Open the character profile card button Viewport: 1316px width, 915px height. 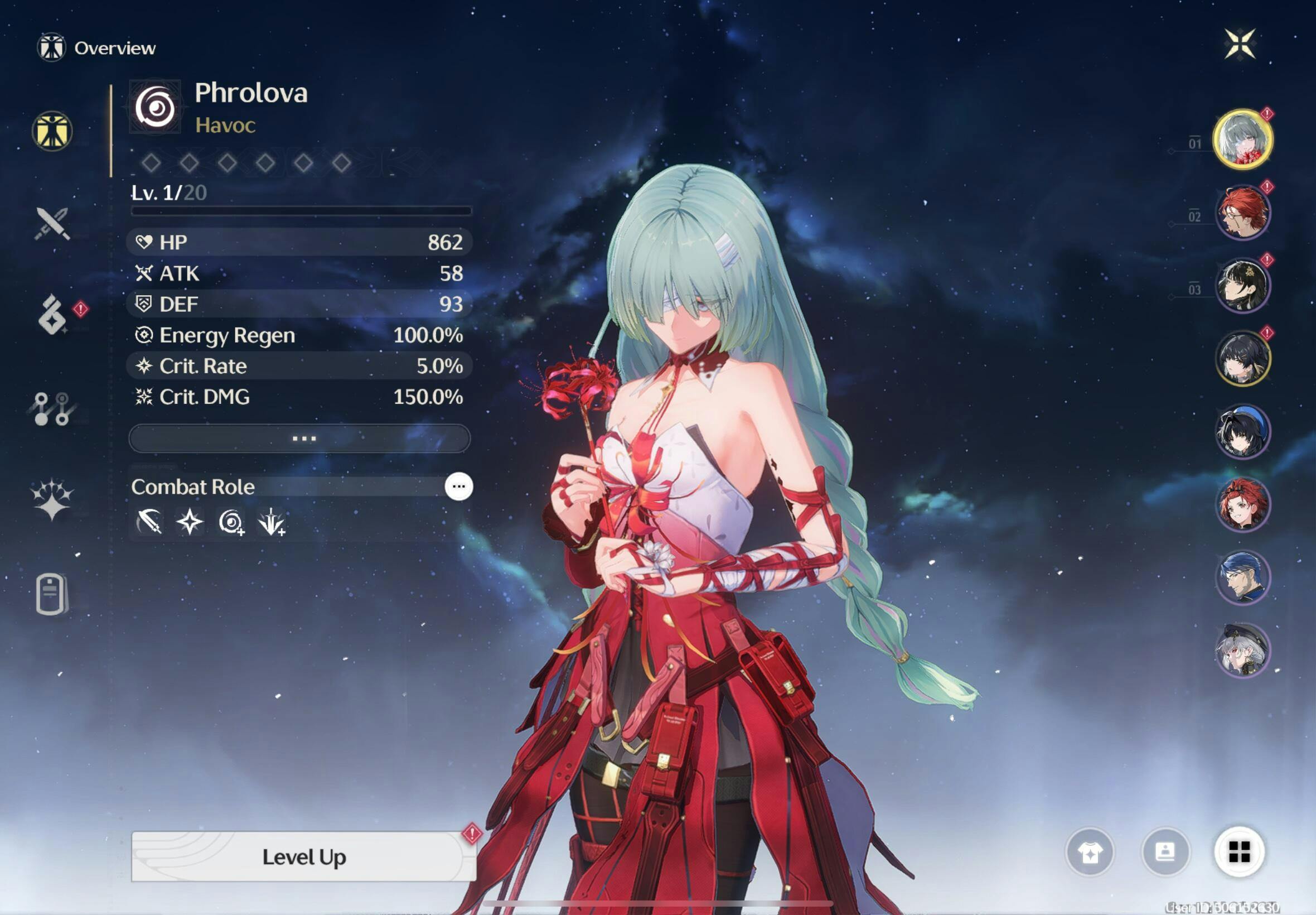pos(1165,853)
